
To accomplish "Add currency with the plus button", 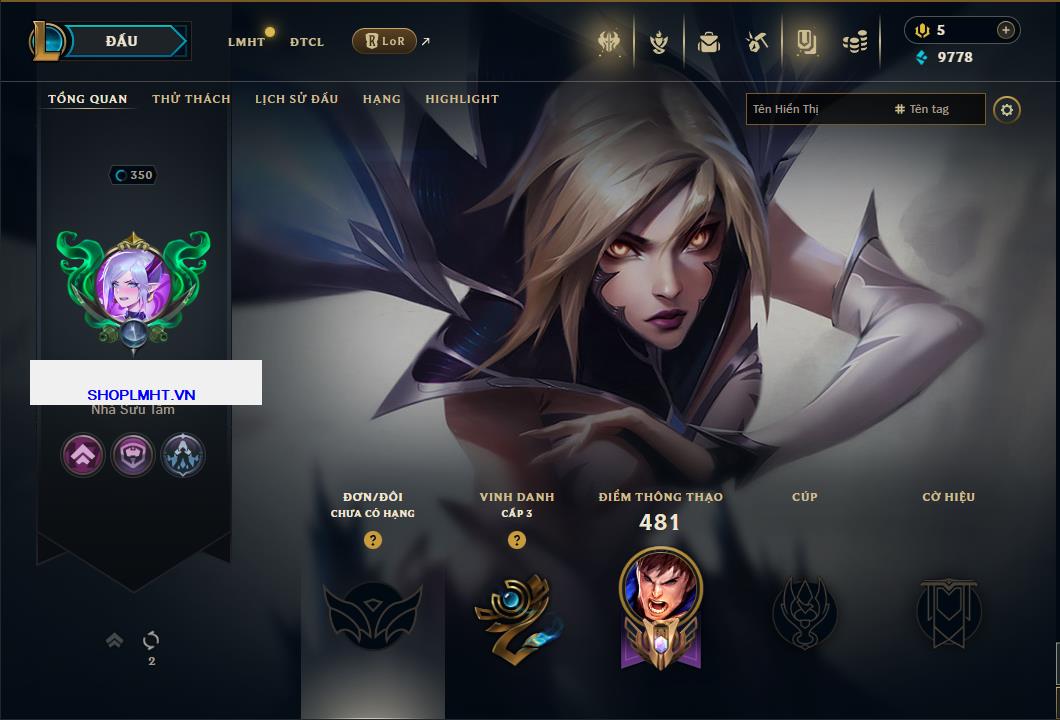I will coord(1006,30).
